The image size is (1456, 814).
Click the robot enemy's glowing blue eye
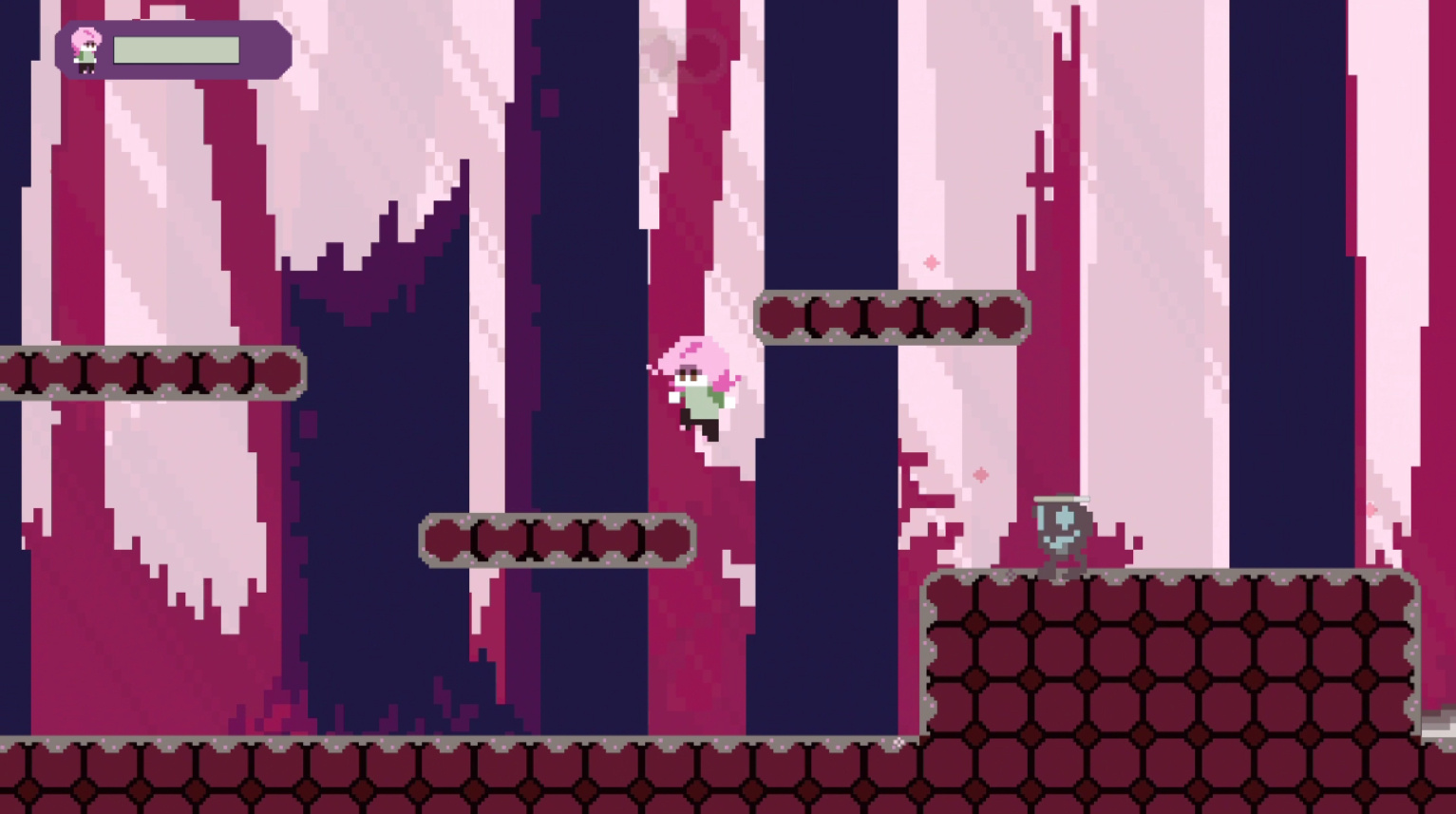tap(1065, 516)
